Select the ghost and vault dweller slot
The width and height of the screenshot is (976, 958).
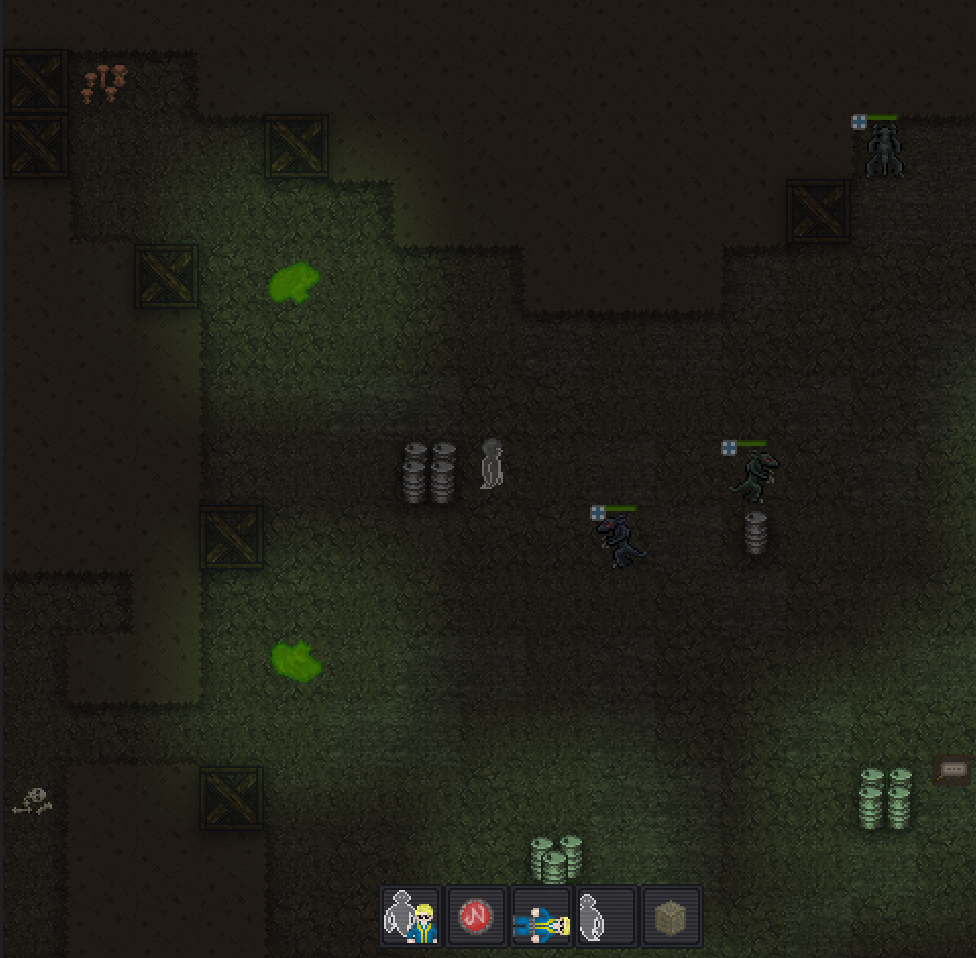(x=411, y=916)
